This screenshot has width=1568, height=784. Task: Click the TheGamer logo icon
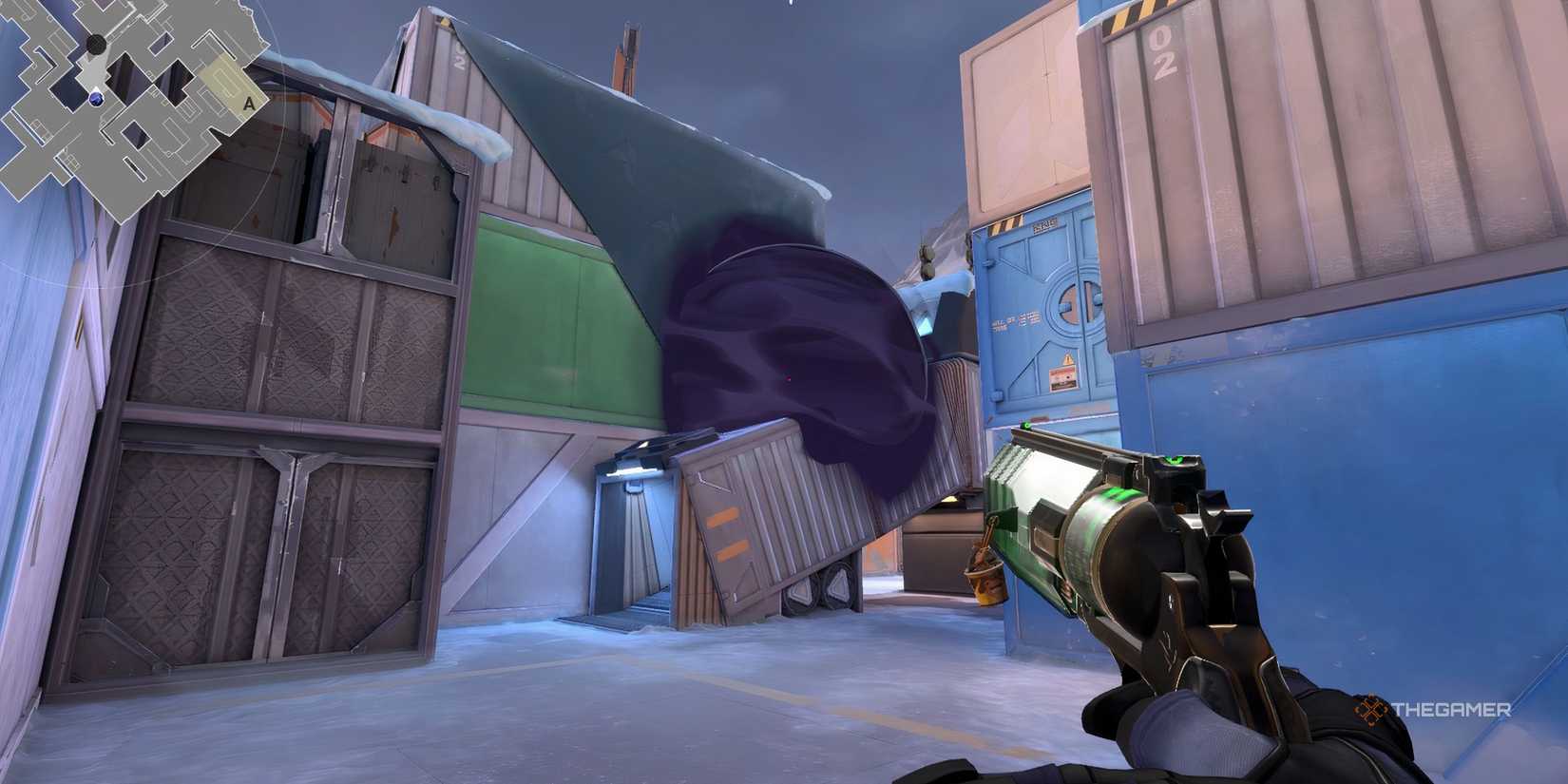(x=1371, y=708)
